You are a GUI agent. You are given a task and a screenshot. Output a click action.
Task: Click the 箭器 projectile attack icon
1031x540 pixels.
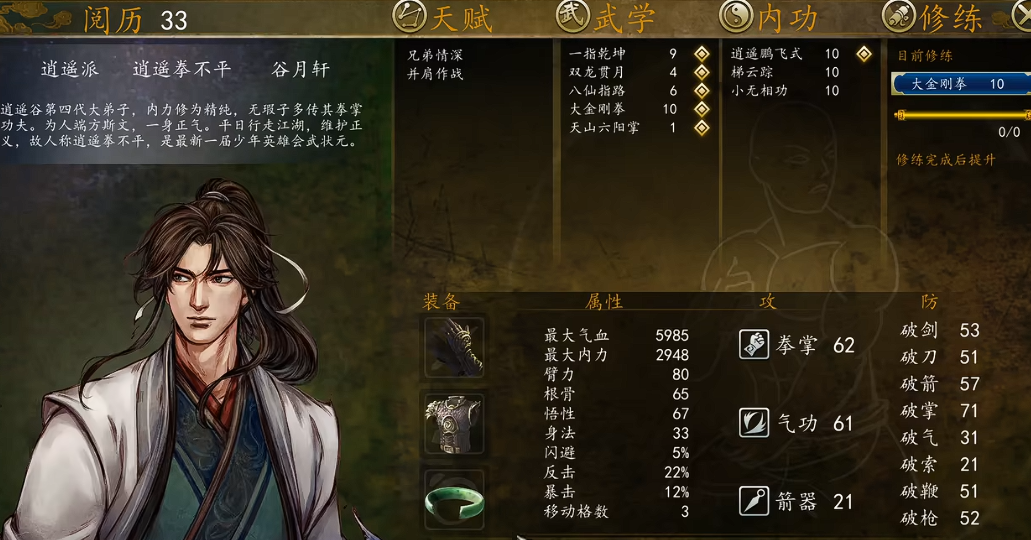(x=754, y=501)
